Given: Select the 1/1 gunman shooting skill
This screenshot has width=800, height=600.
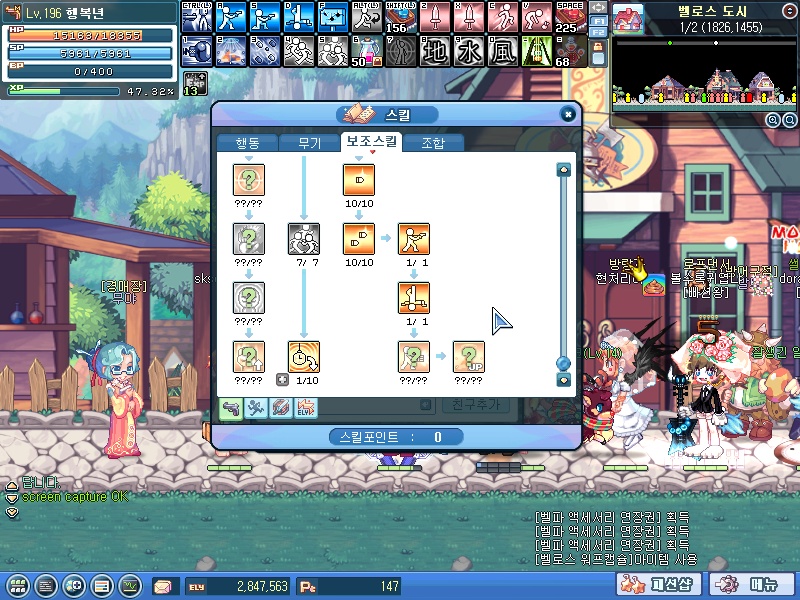Looking at the screenshot, I should [413, 239].
